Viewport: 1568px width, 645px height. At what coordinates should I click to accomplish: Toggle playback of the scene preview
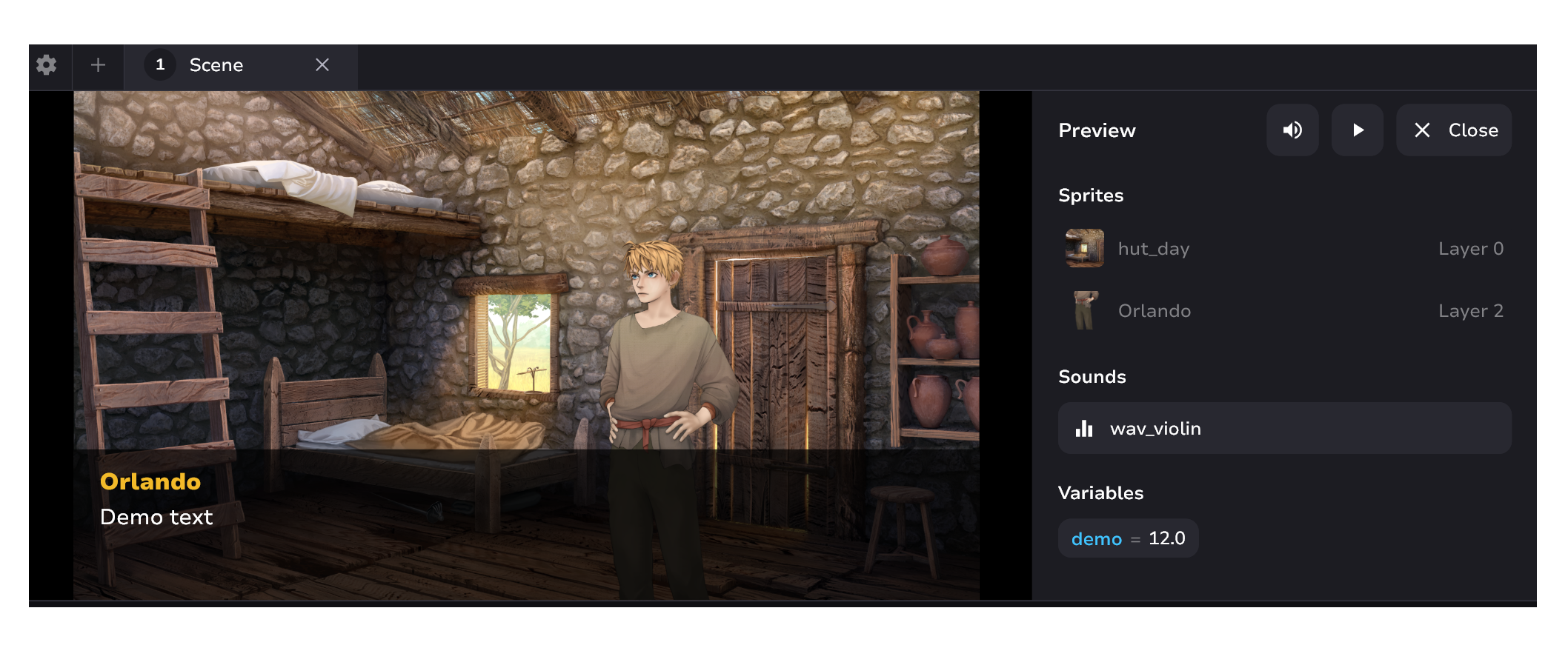1357,130
